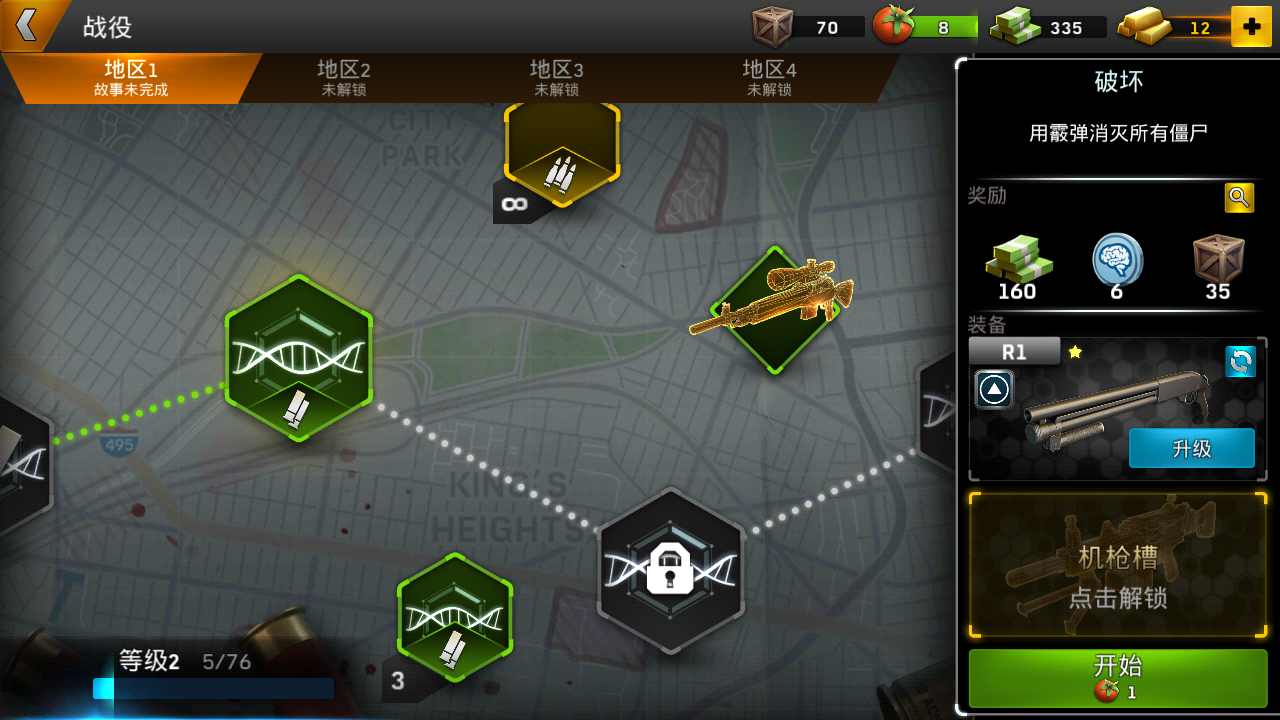
Task: Select the 地区3 region tab
Action: pyautogui.click(x=556, y=78)
